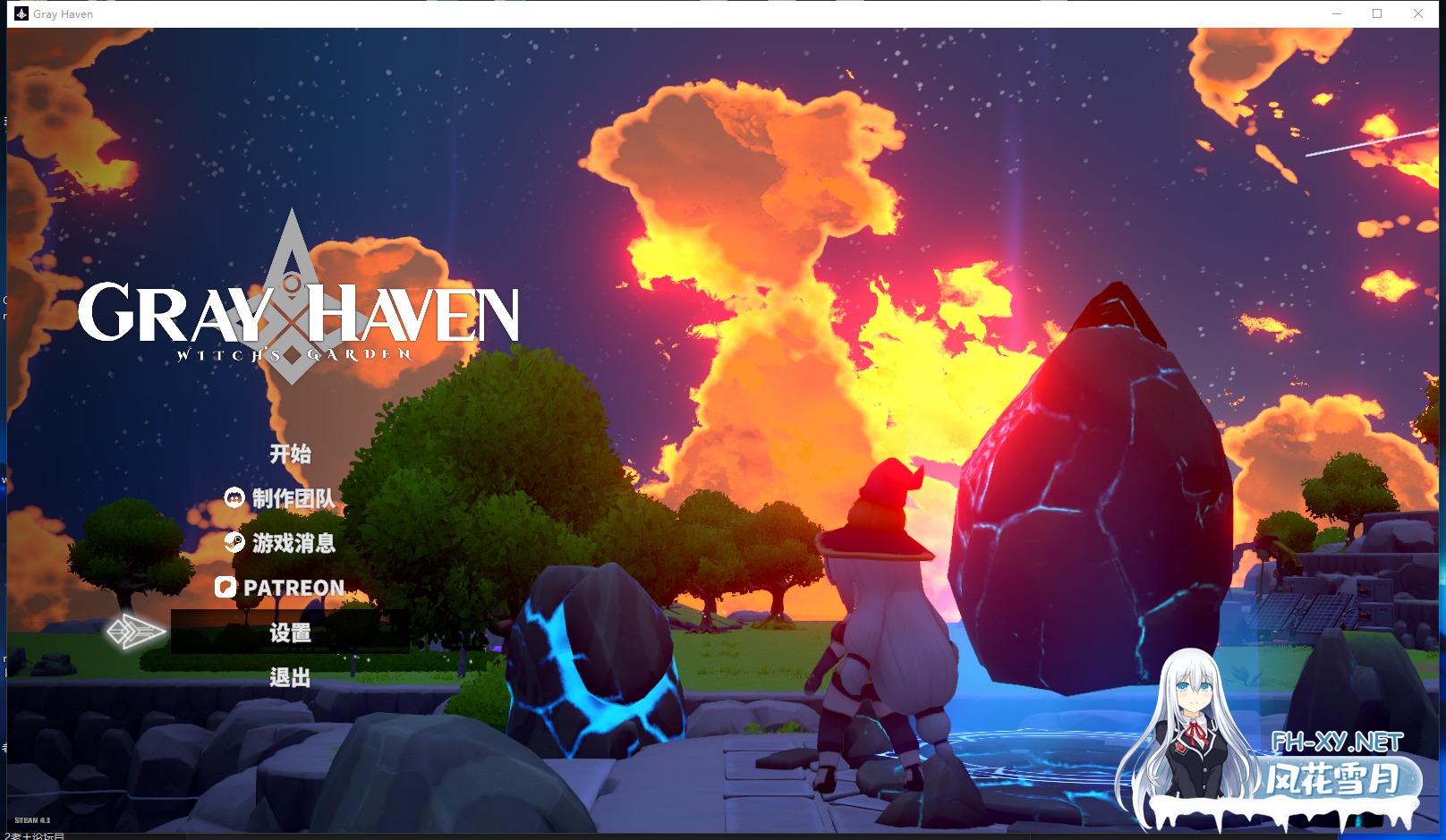1446x840 pixels.
Task: Click the glowing arrow selector pointing at 设置
Action: [136, 632]
